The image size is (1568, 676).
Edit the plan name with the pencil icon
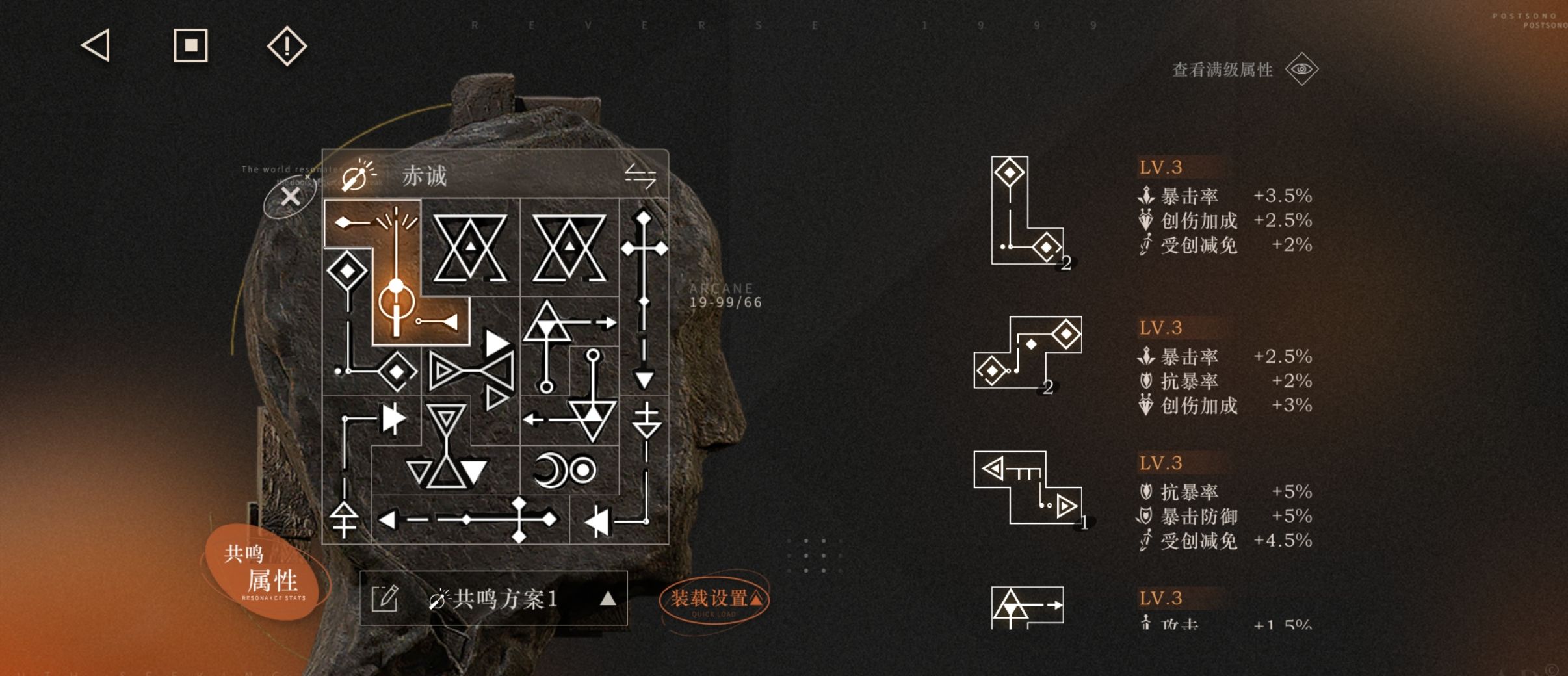pyautogui.click(x=384, y=598)
